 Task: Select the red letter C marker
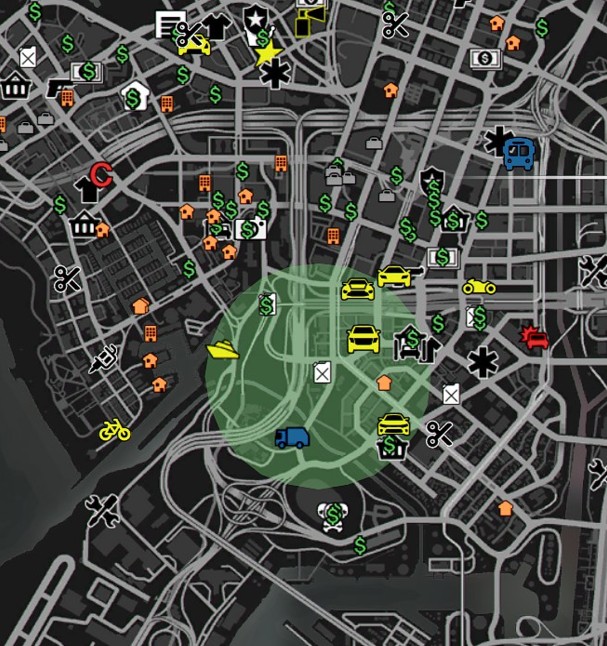[100, 175]
